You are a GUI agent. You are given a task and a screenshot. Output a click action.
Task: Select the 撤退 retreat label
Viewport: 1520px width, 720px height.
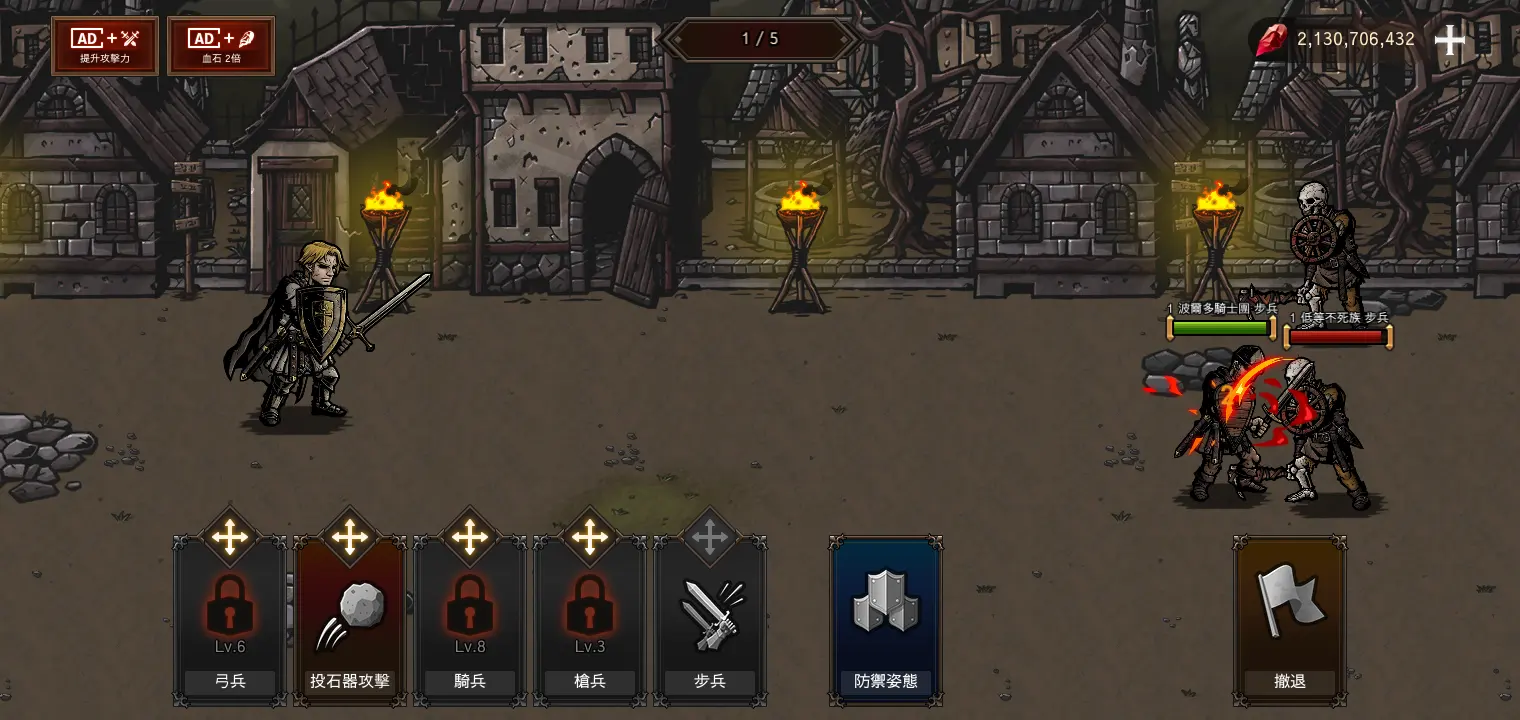tap(1289, 682)
